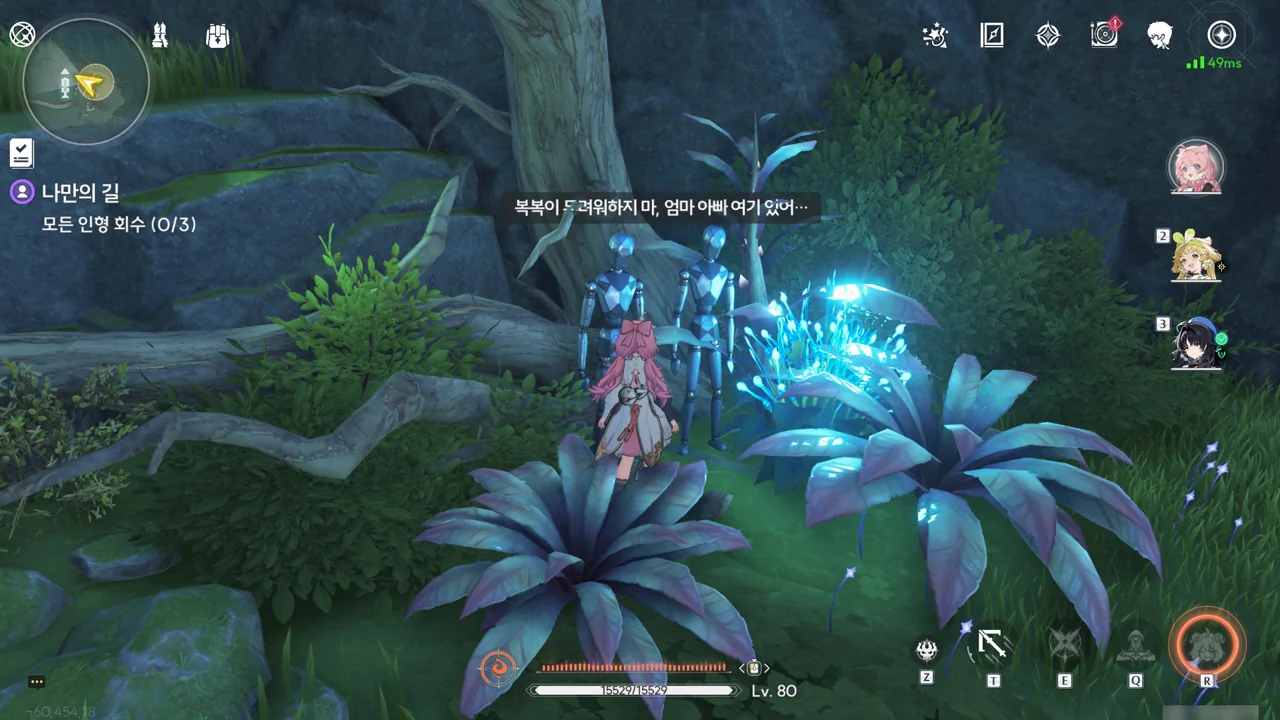Open the ringed star main menu icon
Image resolution: width=1280 pixels, height=720 pixels.
coord(1221,35)
